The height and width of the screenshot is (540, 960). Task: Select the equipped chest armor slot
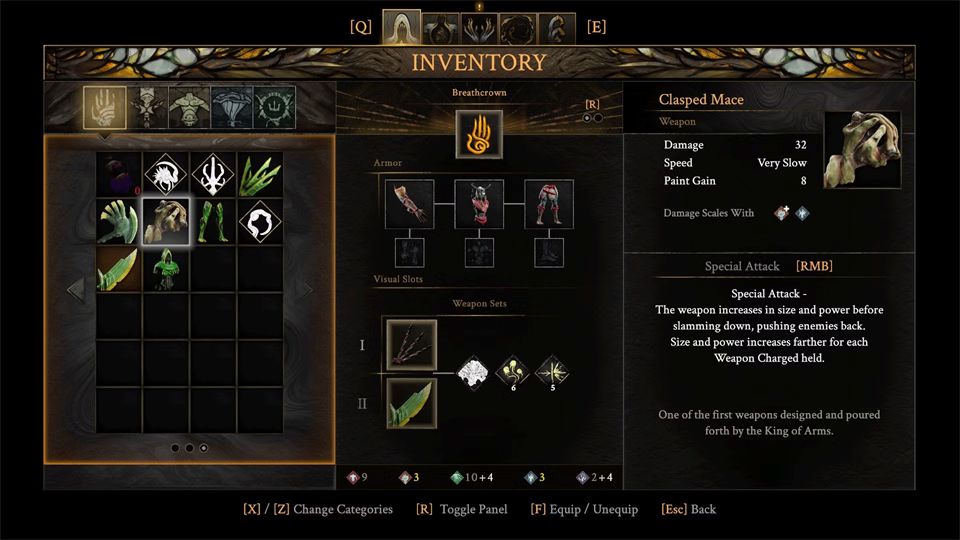479,204
